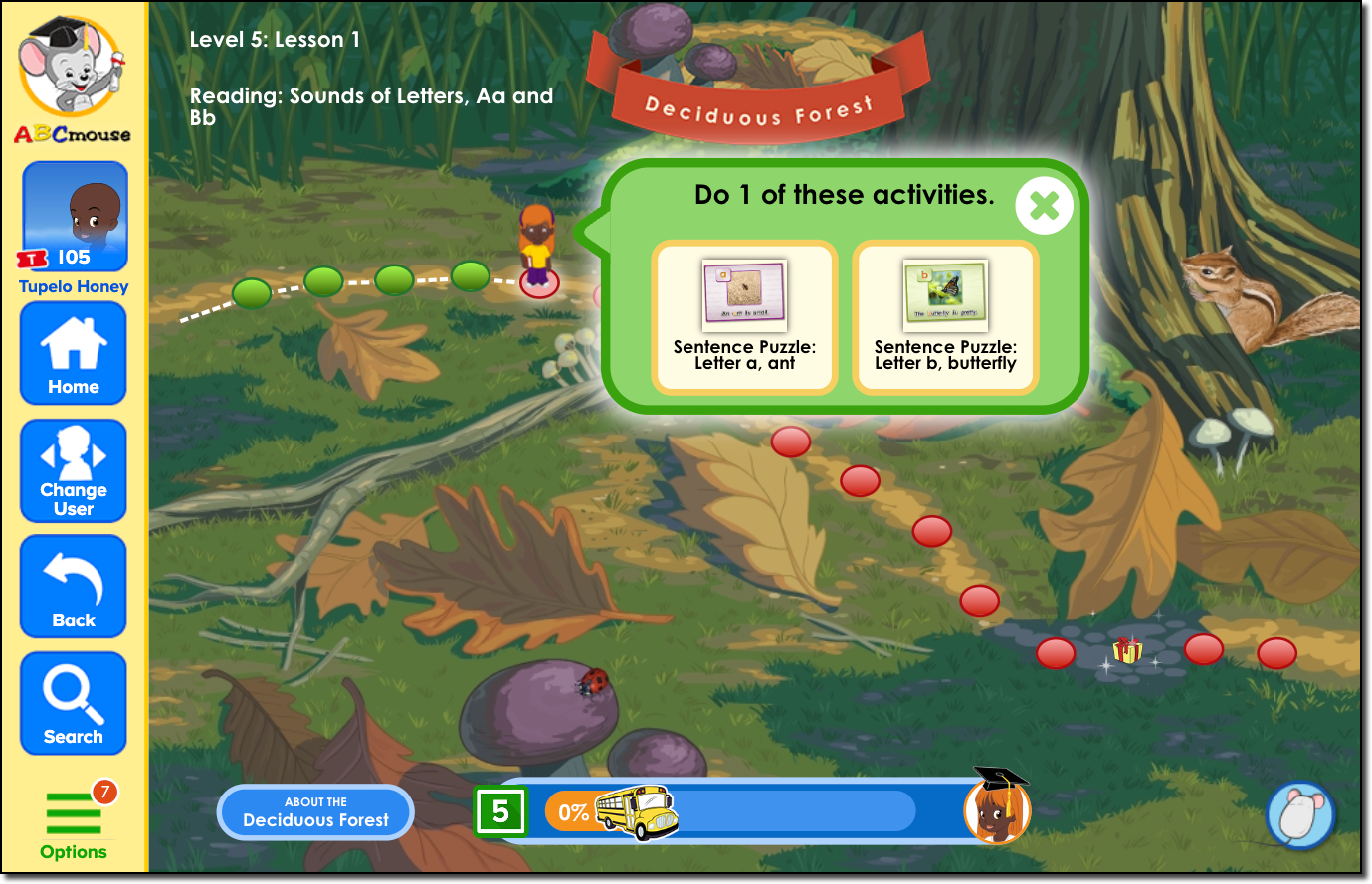Click the first green completed lesson node
The height and width of the screenshot is (884, 1372).
[252, 291]
